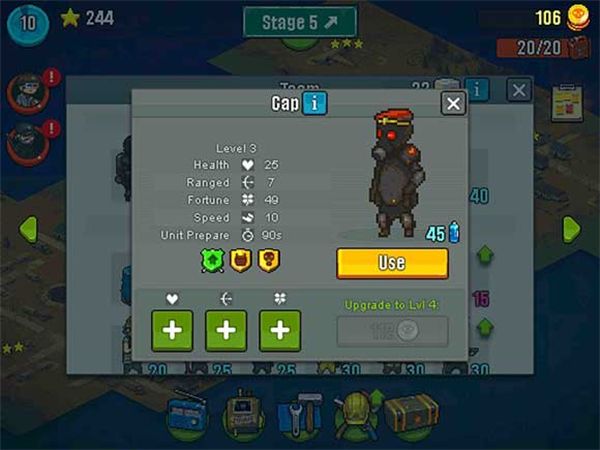Screen dimensions: 600x450
Task: Go to next area with right green arrow
Action: point(571,228)
